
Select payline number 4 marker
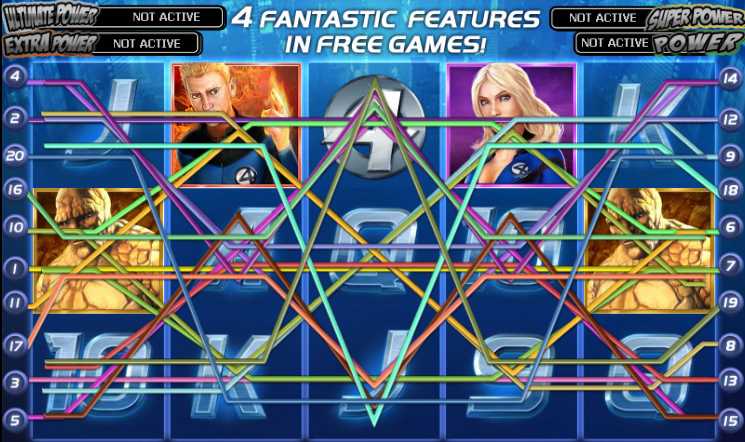coord(15,77)
